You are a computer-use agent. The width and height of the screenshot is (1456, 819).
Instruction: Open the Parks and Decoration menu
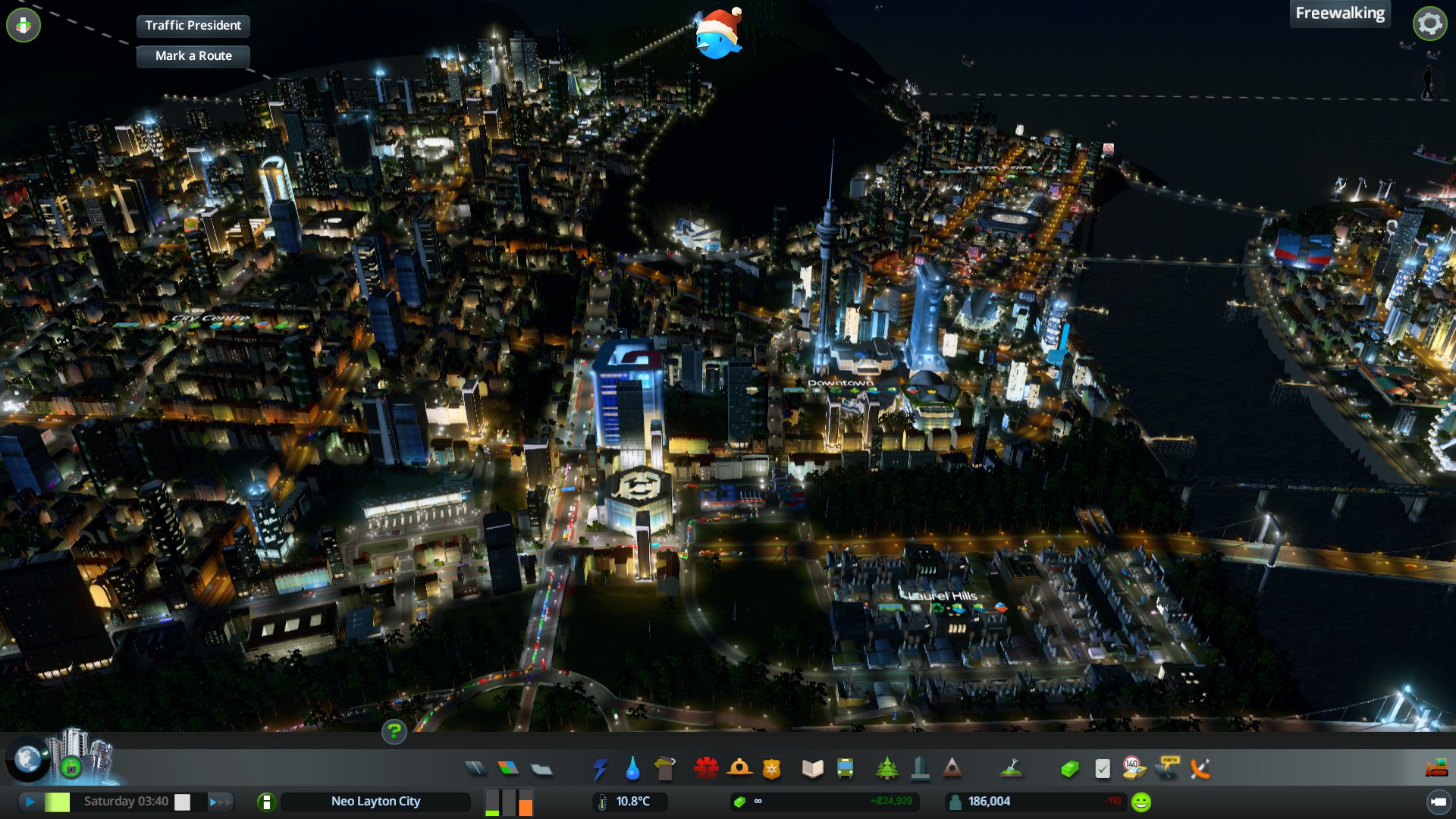click(886, 769)
